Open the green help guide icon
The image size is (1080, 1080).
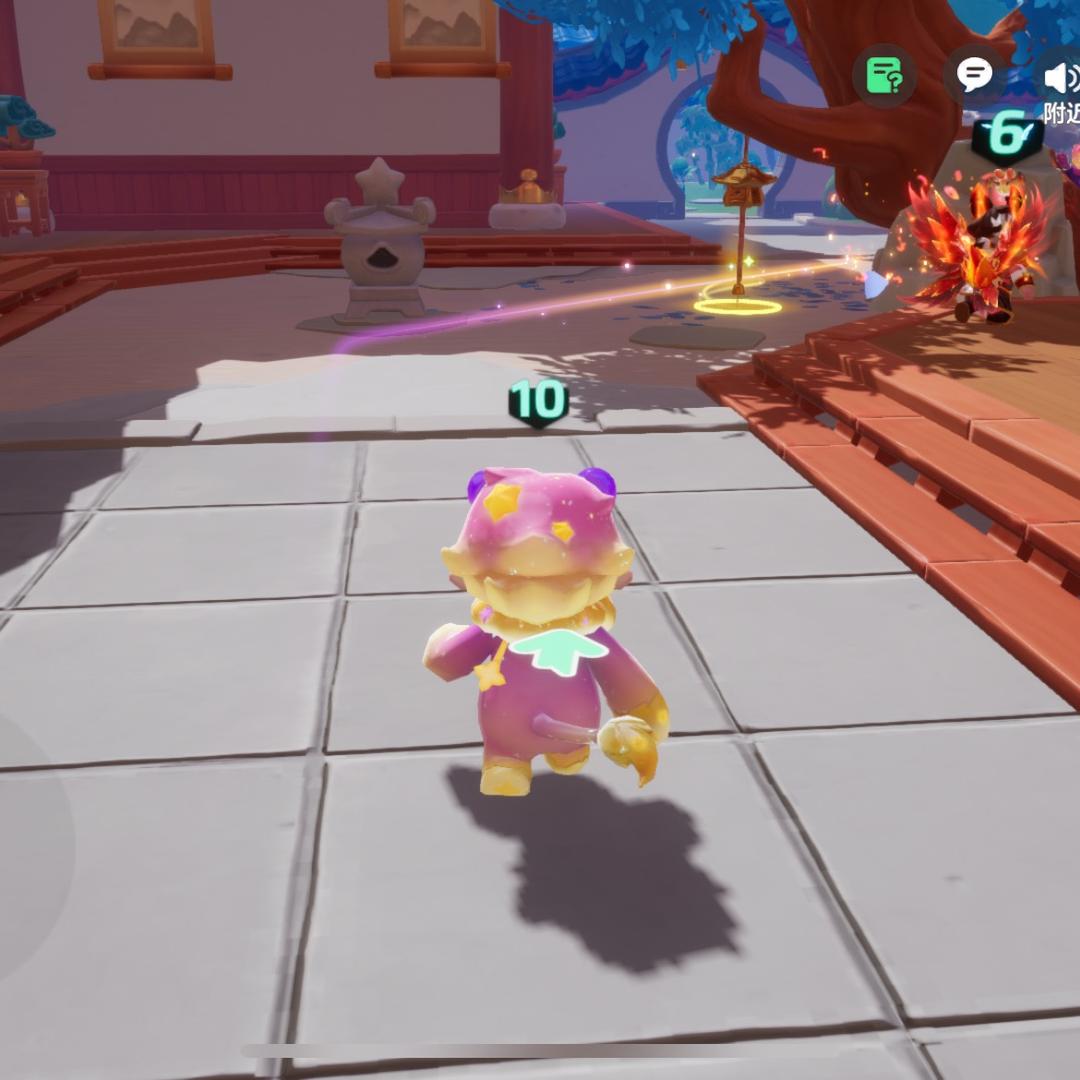click(x=884, y=75)
